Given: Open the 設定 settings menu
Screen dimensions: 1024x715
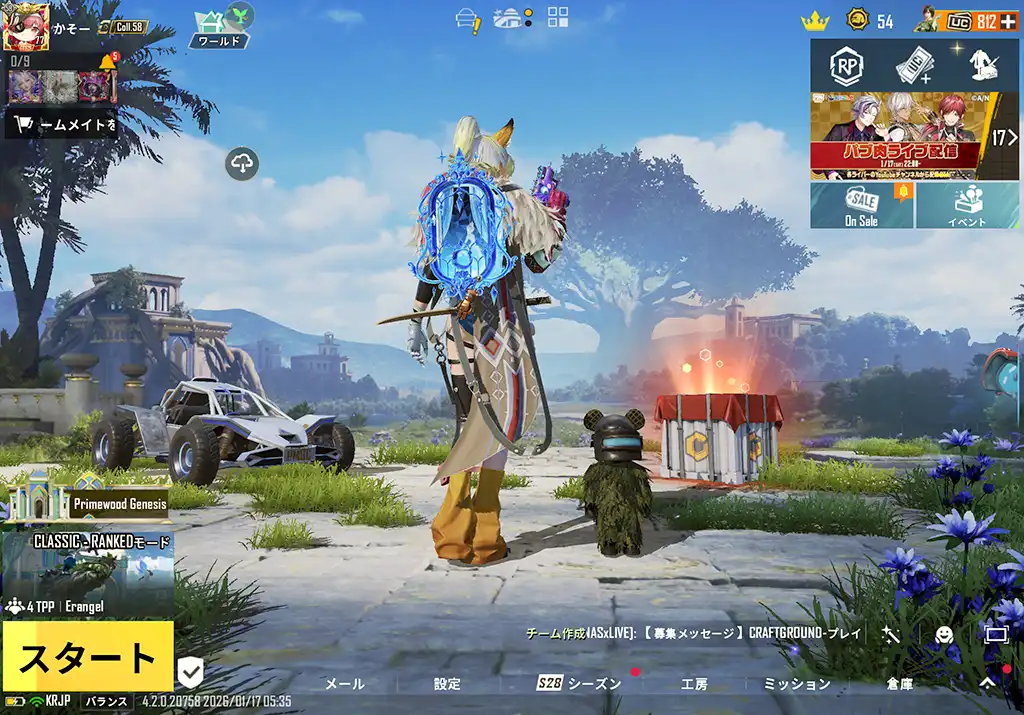Looking at the screenshot, I should [x=447, y=684].
